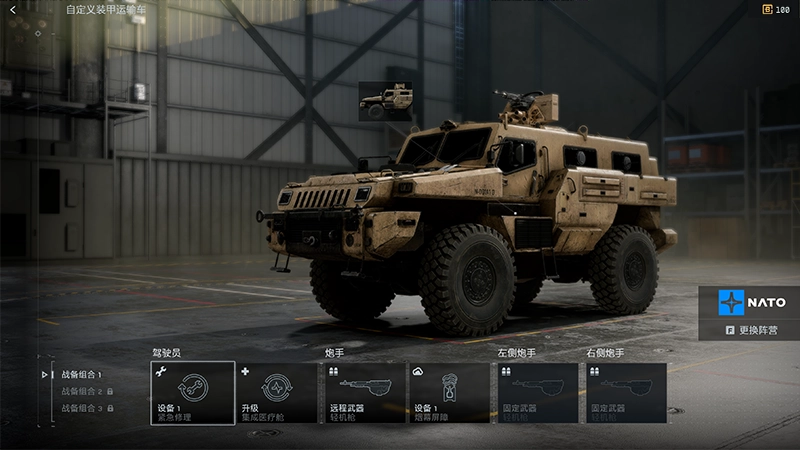Screen dimensions: 800x450
Task: Select locked loadout 战备组合 2
Action: click(x=82, y=391)
